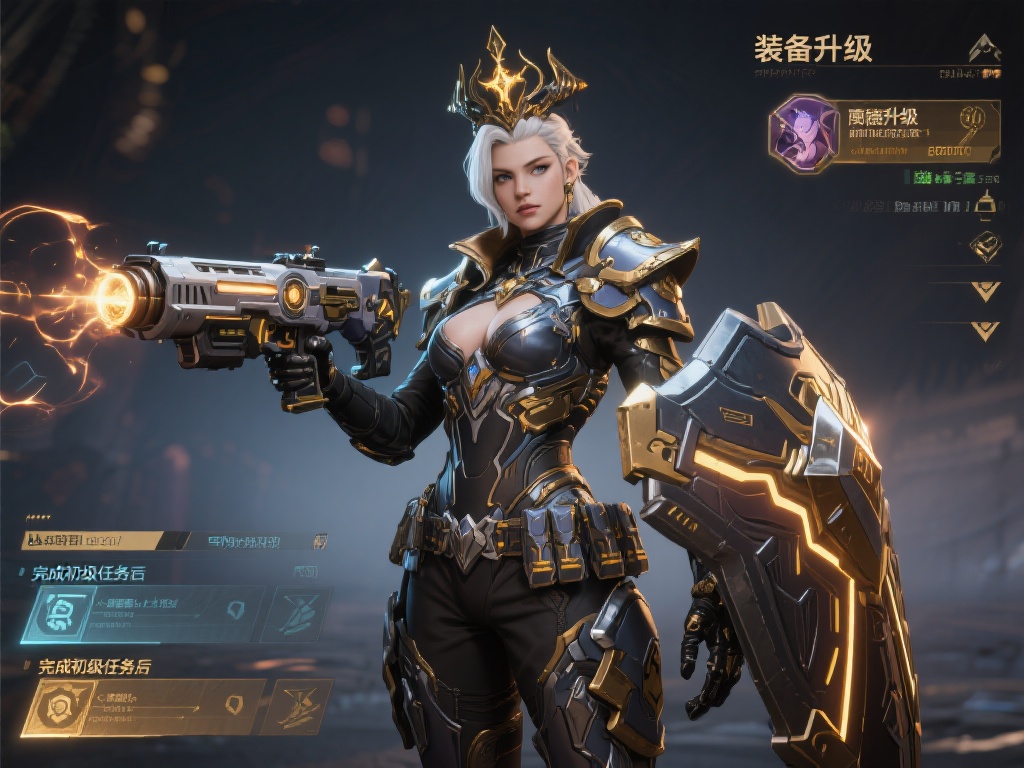Click the emblem icon beside 装备升级 title
The height and width of the screenshot is (768, 1024).
pos(985,46)
